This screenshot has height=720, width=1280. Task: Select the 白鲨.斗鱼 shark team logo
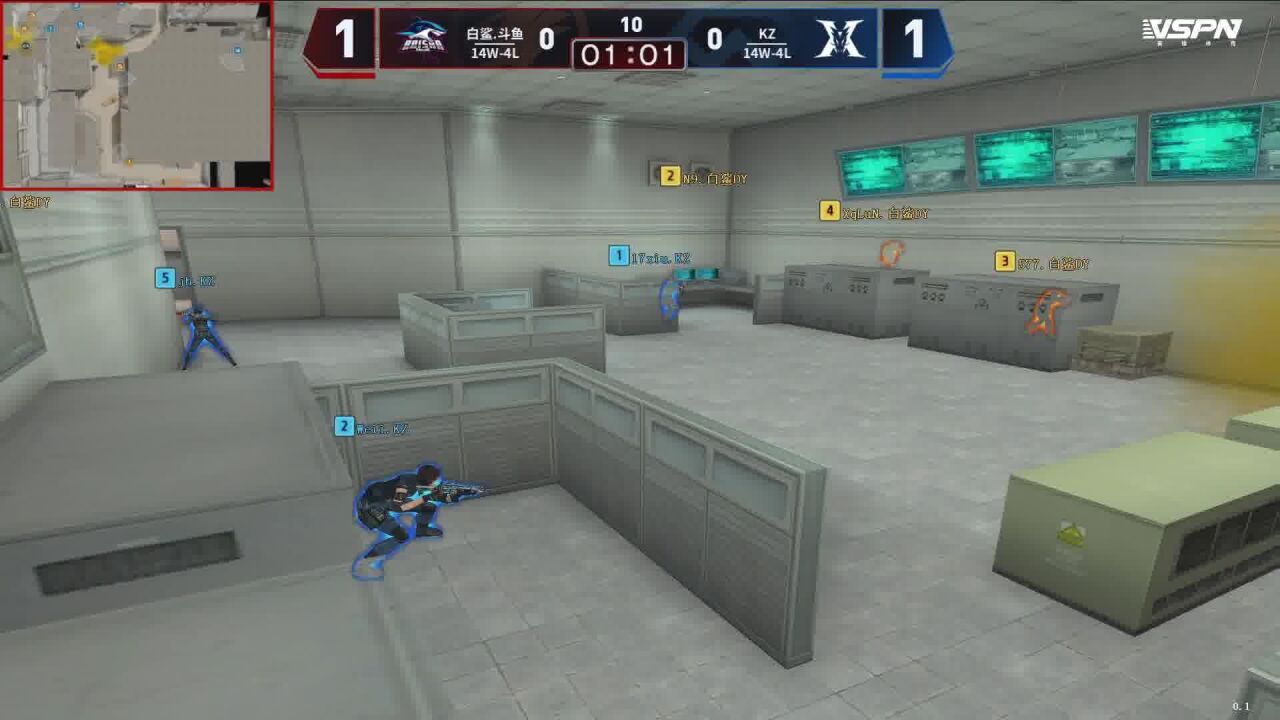pos(420,40)
